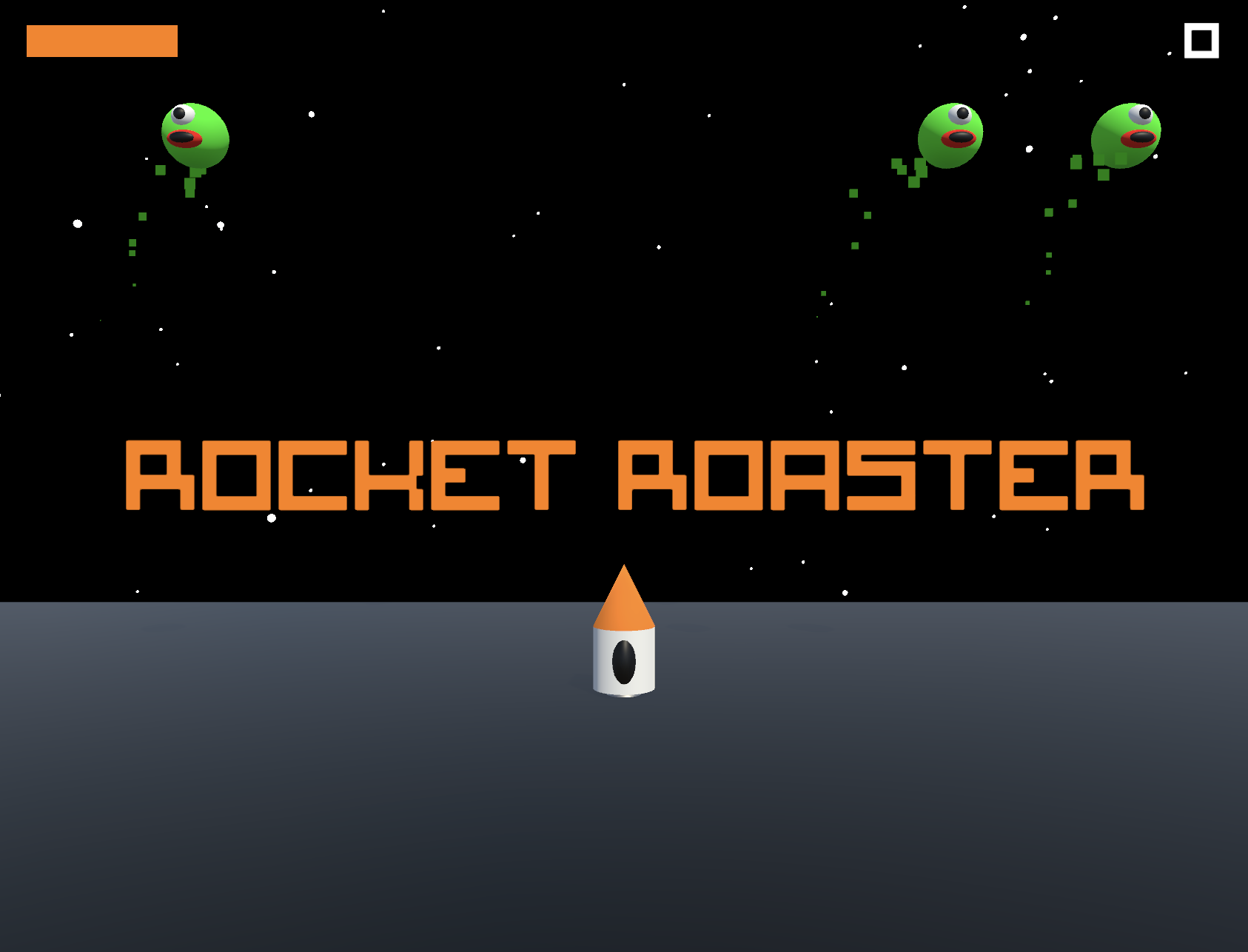Click the ROCKET ROASTER title text

pyautogui.click(x=635, y=474)
